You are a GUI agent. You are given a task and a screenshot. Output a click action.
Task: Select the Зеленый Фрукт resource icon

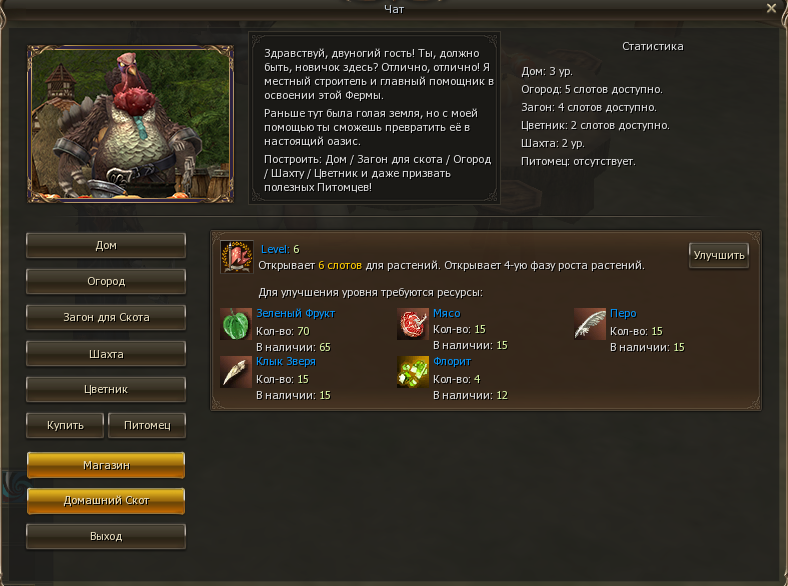235,324
